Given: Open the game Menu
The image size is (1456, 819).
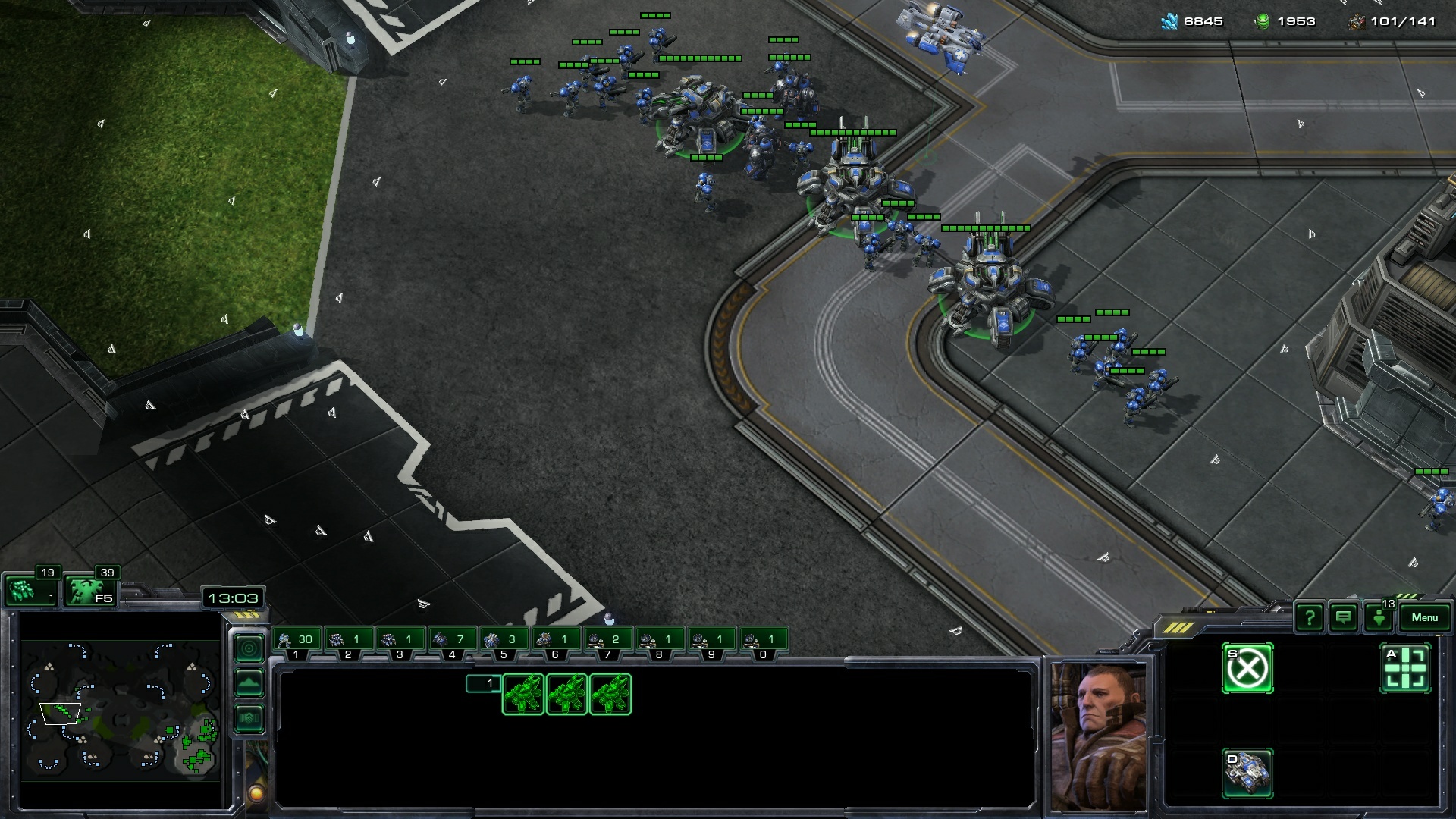Looking at the screenshot, I should (1423, 617).
